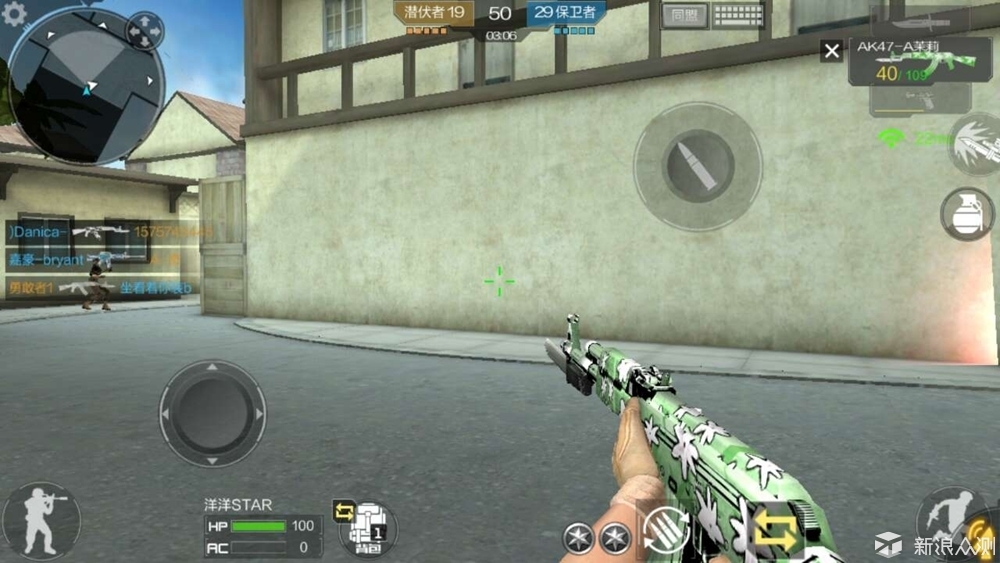1000x563 pixels.
Task: Activate the jump running-figure button
Action: pyautogui.click(x=950, y=521)
